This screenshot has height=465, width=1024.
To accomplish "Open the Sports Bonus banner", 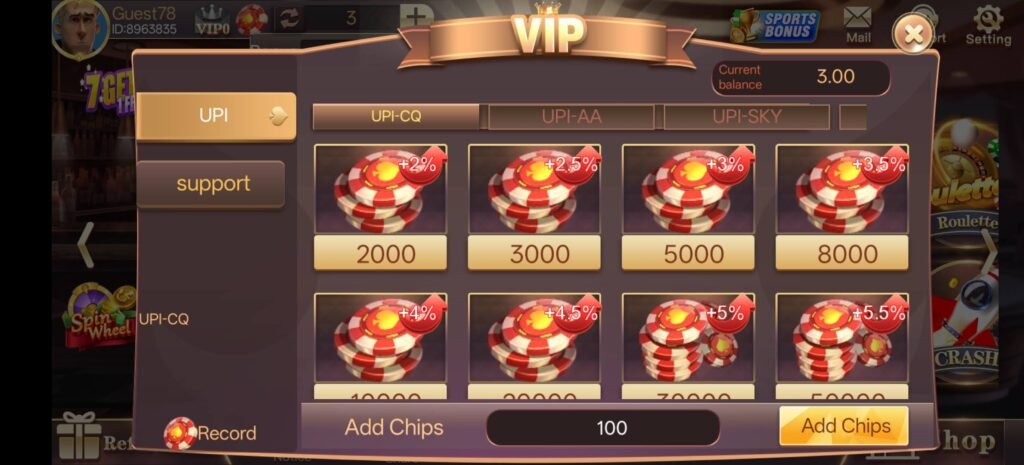I will click(776, 25).
